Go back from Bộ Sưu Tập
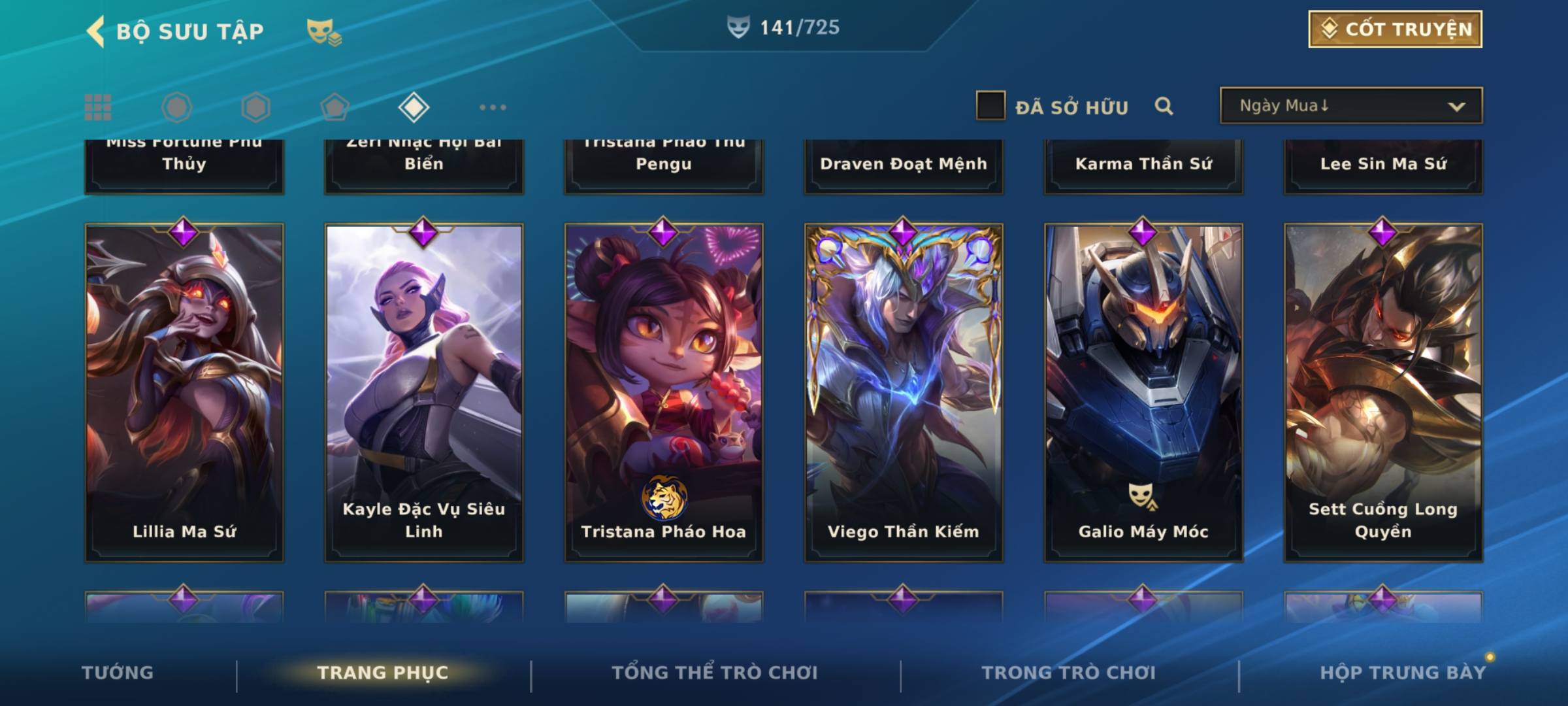Viewport: 1568px width, 706px height. tap(96, 31)
